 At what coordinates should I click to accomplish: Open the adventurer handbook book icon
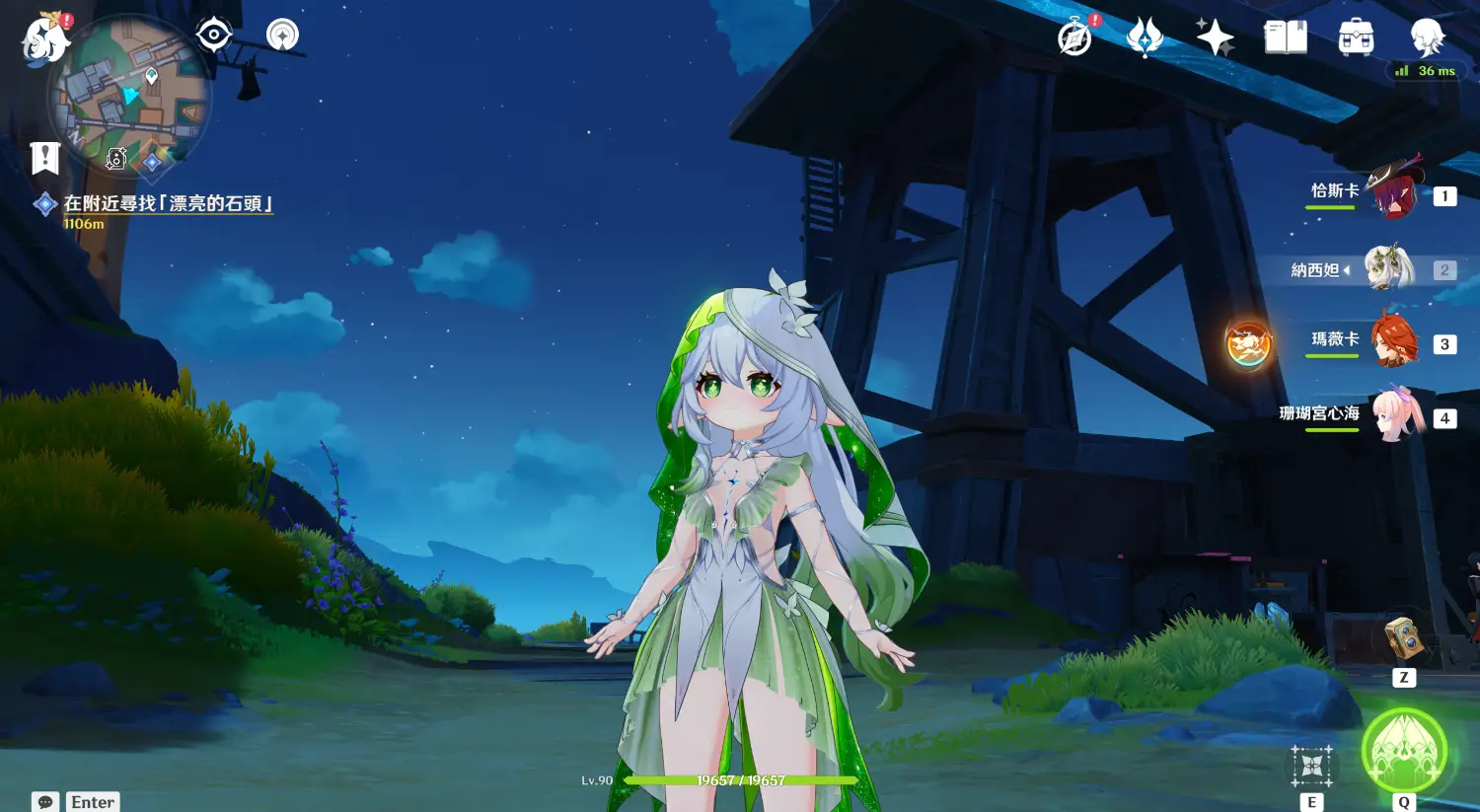pyautogui.click(x=1285, y=37)
